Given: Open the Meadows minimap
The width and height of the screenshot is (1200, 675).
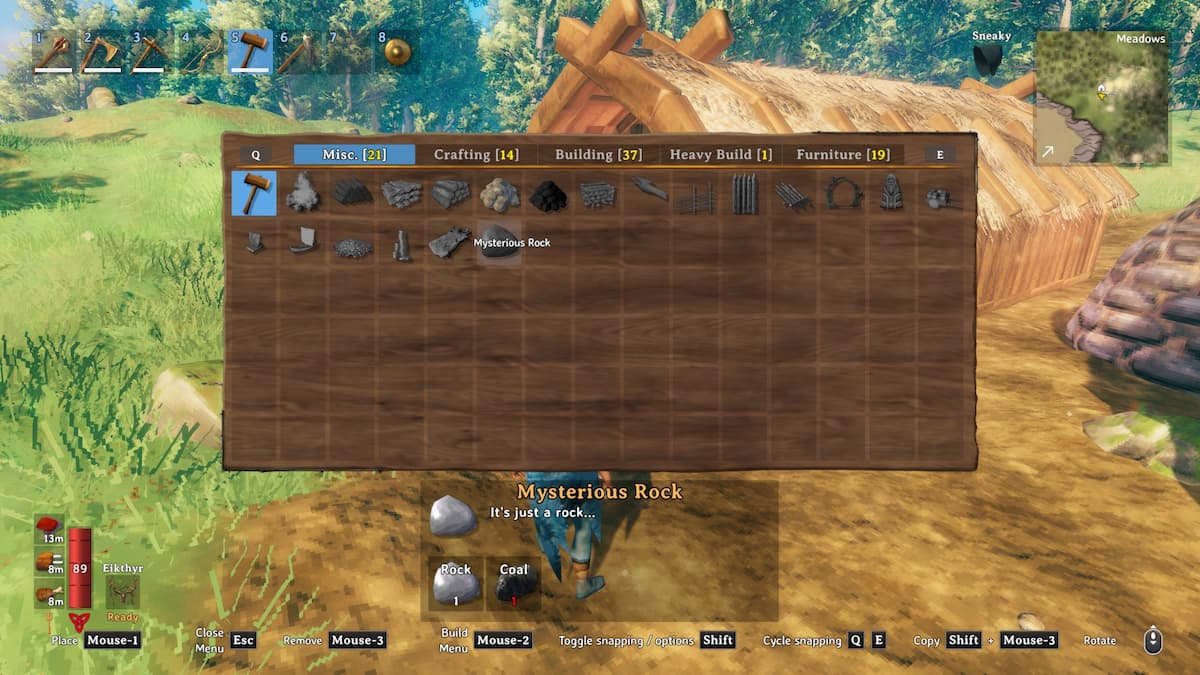Looking at the screenshot, I should pyautogui.click(x=1101, y=98).
